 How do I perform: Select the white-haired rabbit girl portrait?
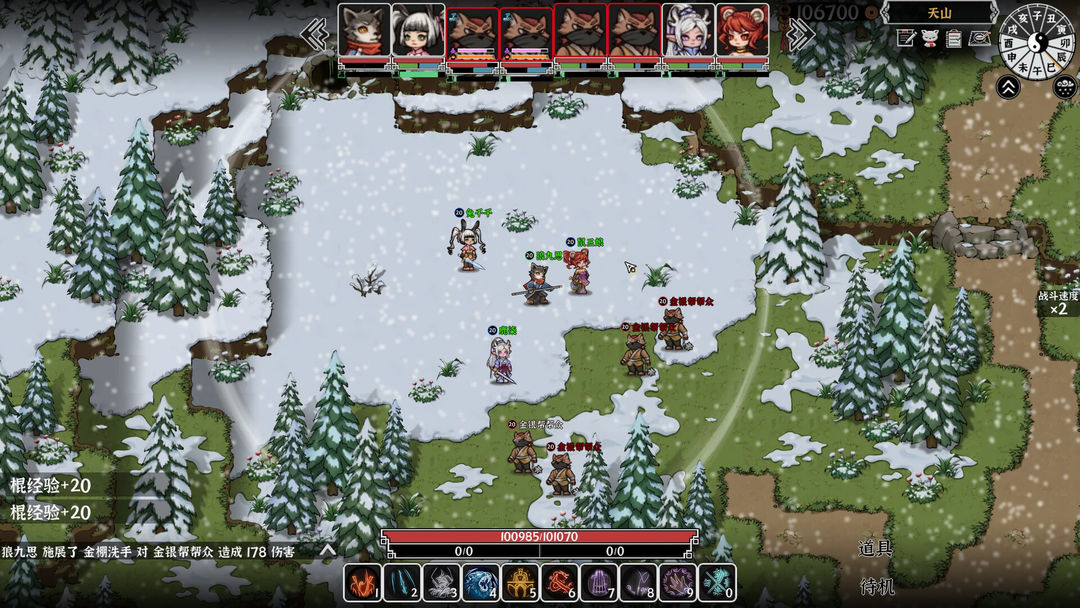click(x=418, y=31)
